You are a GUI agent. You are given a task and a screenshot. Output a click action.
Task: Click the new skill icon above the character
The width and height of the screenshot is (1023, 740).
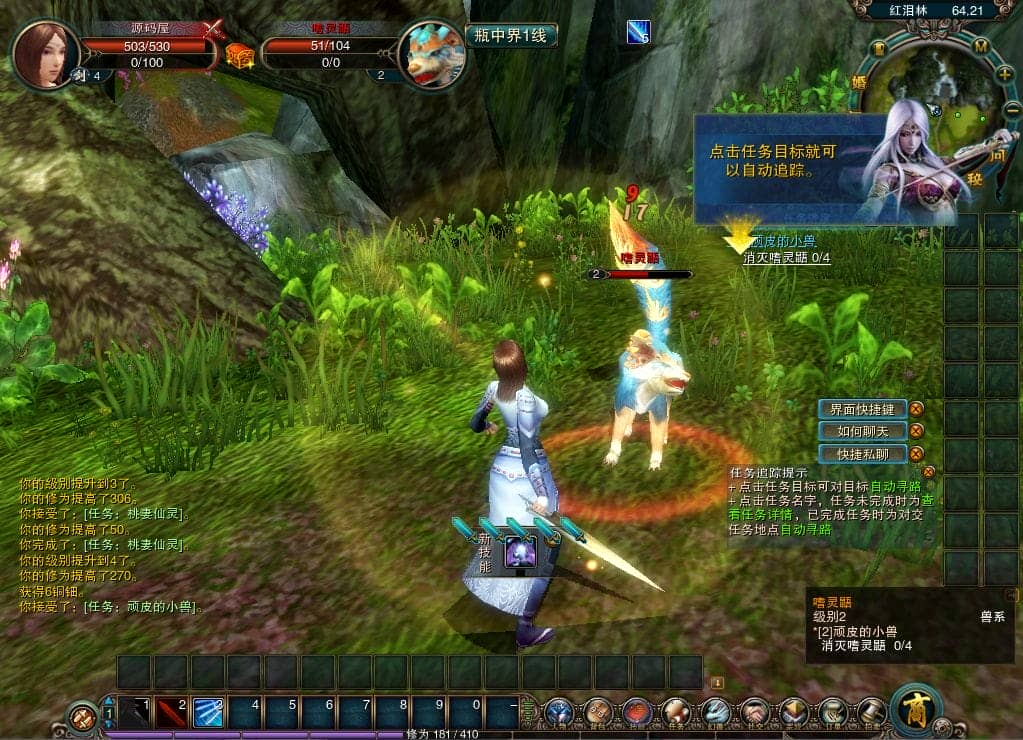tap(520, 552)
